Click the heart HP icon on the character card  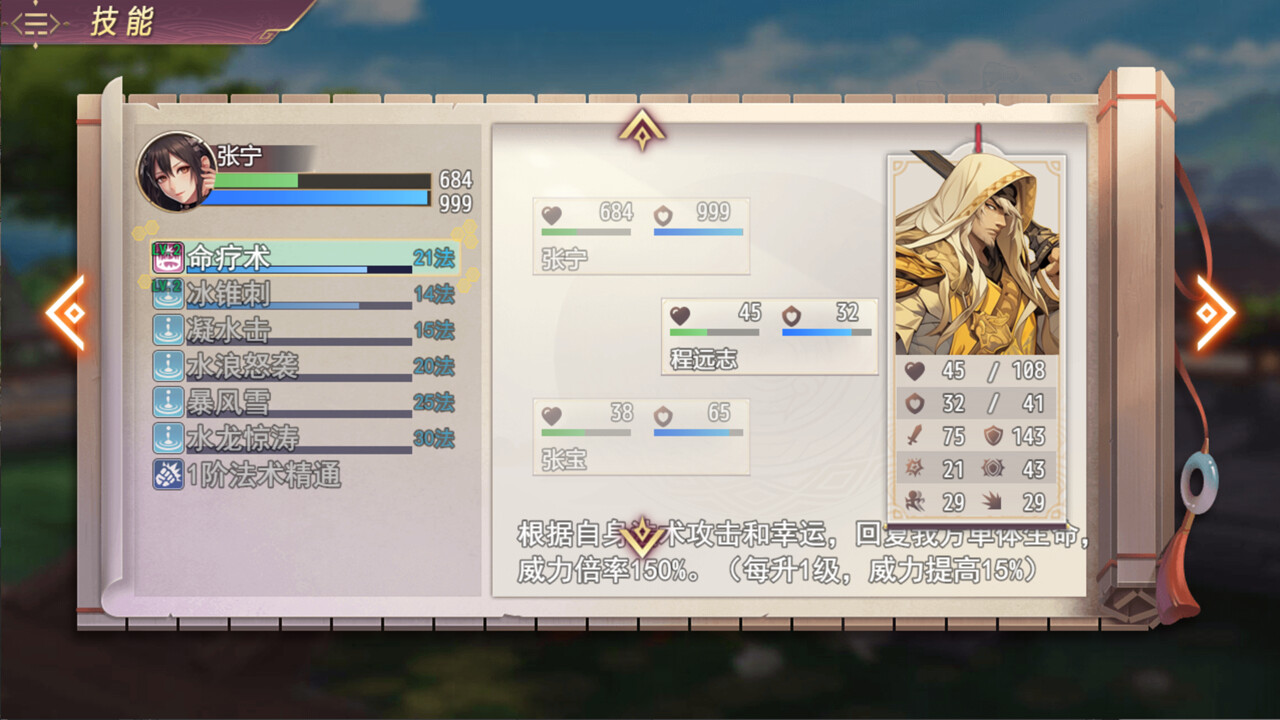click(x=916, y=370)
